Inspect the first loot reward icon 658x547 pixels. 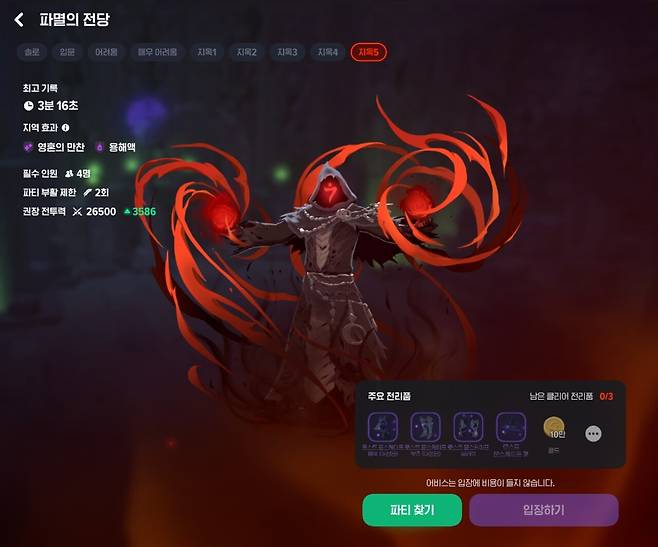(383, 426)
